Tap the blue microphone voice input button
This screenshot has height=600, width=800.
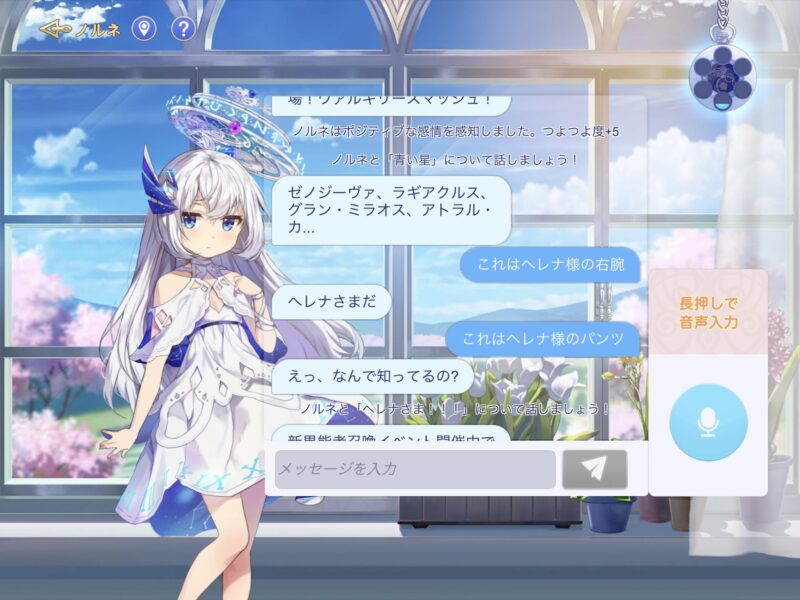click(x=708, y=421)
